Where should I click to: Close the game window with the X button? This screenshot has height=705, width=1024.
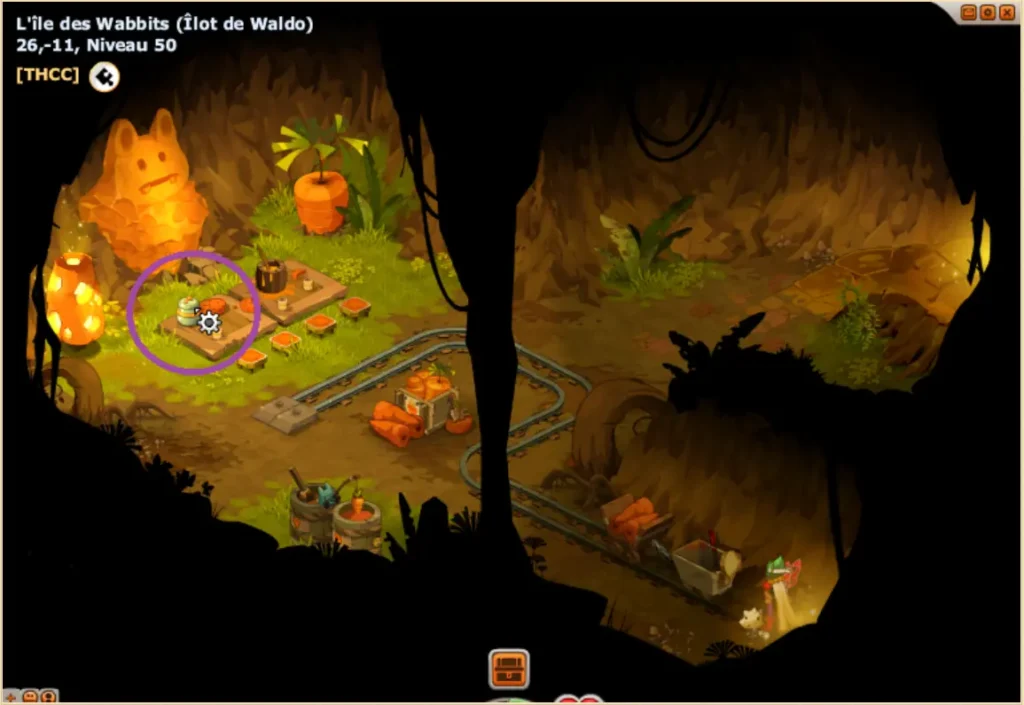click(1006, 12)
